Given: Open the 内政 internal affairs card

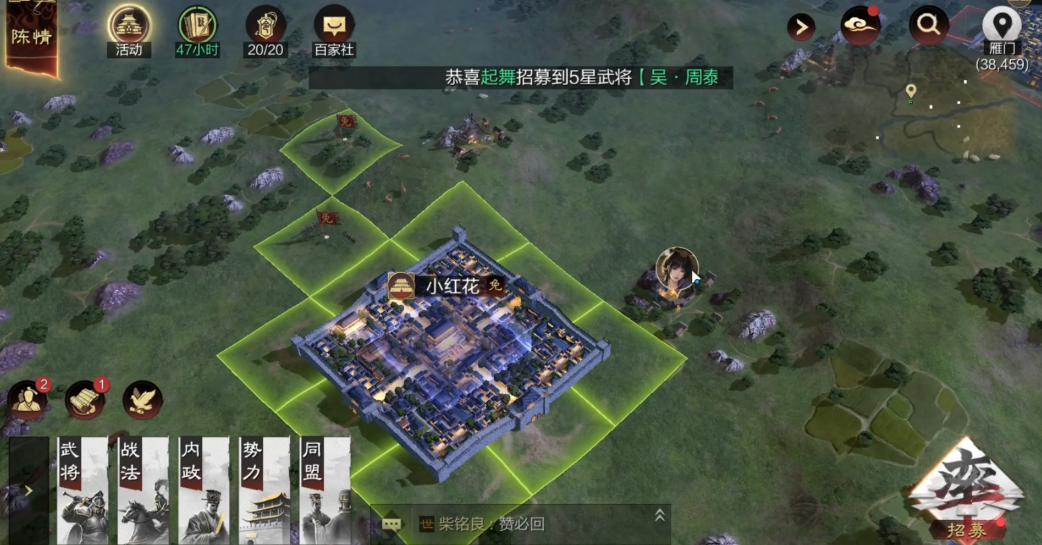Looking at the screenshot, I should [x=203, y=490].
